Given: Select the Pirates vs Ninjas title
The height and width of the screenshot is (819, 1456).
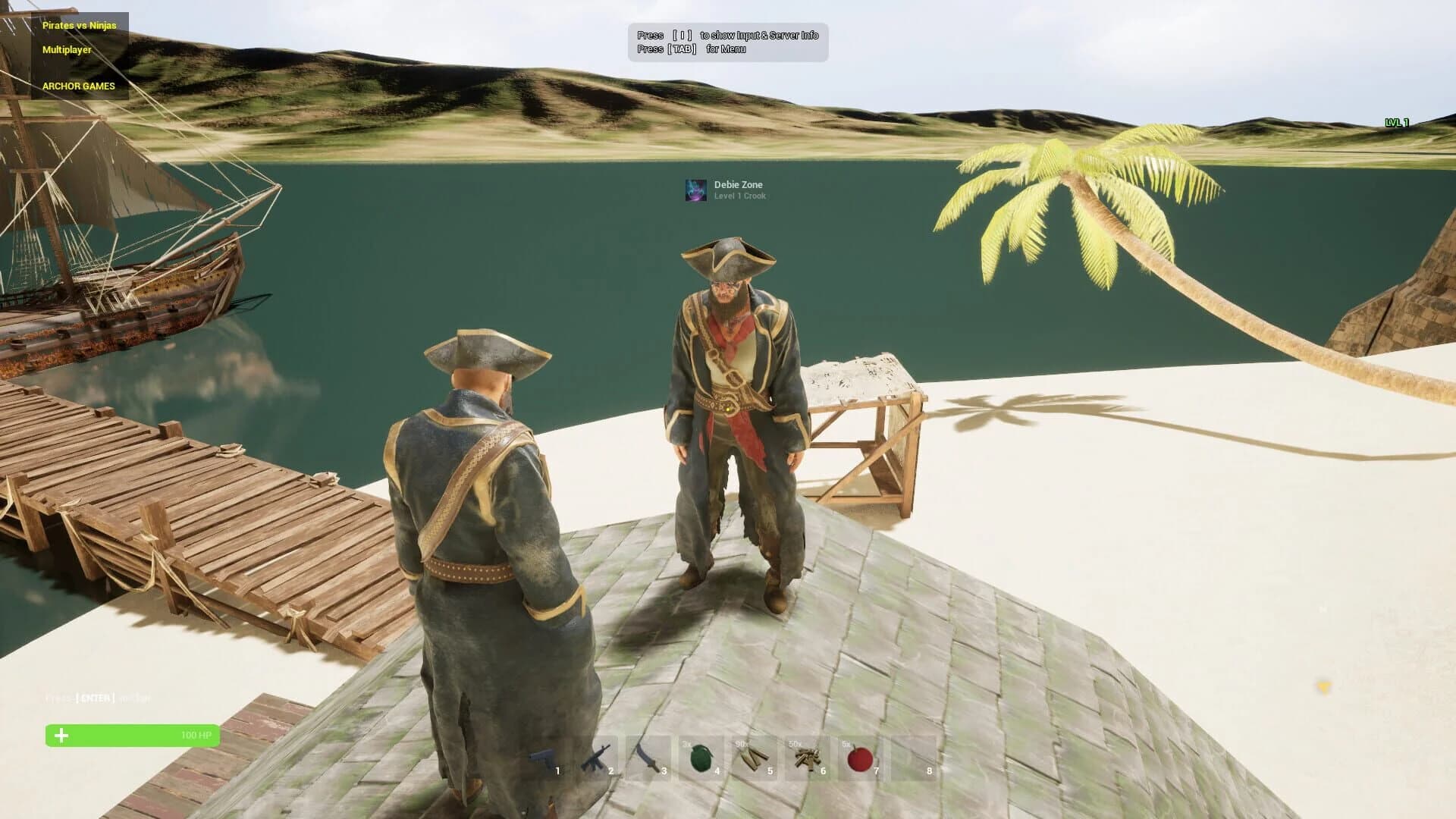Looking at the screenshot, I should (80, 24).
